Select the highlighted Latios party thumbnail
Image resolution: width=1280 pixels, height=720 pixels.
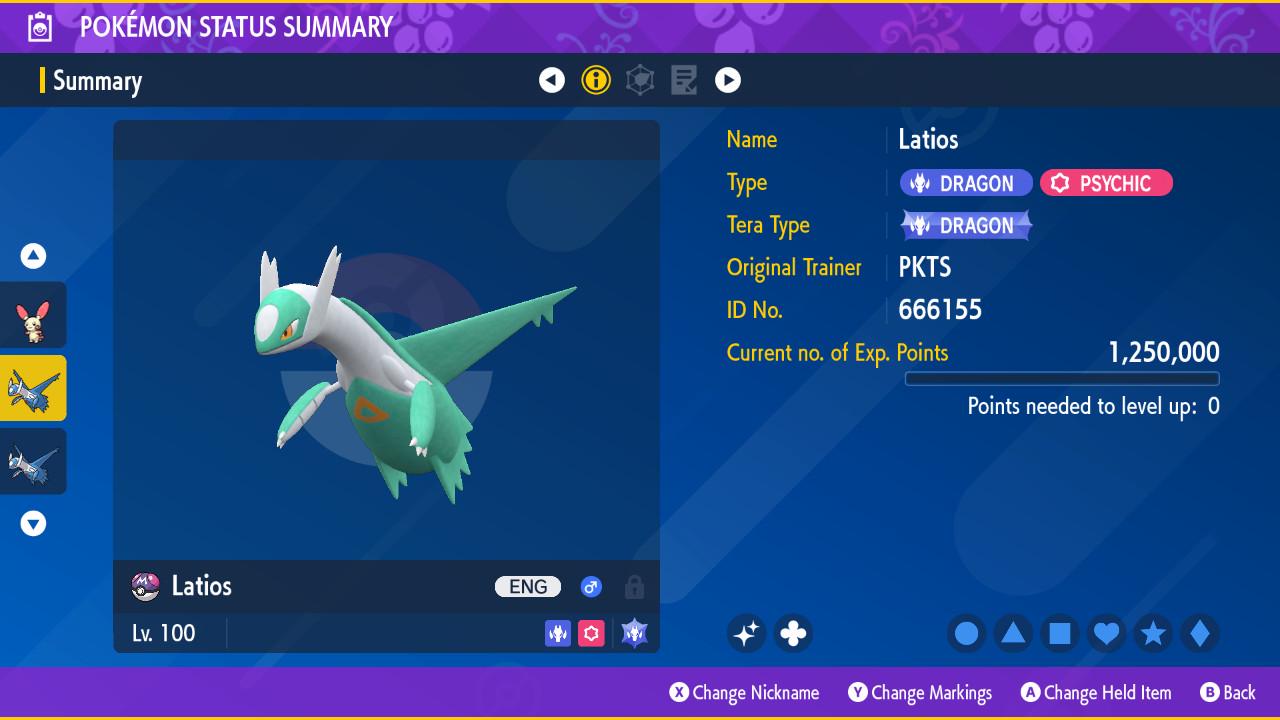33,388
